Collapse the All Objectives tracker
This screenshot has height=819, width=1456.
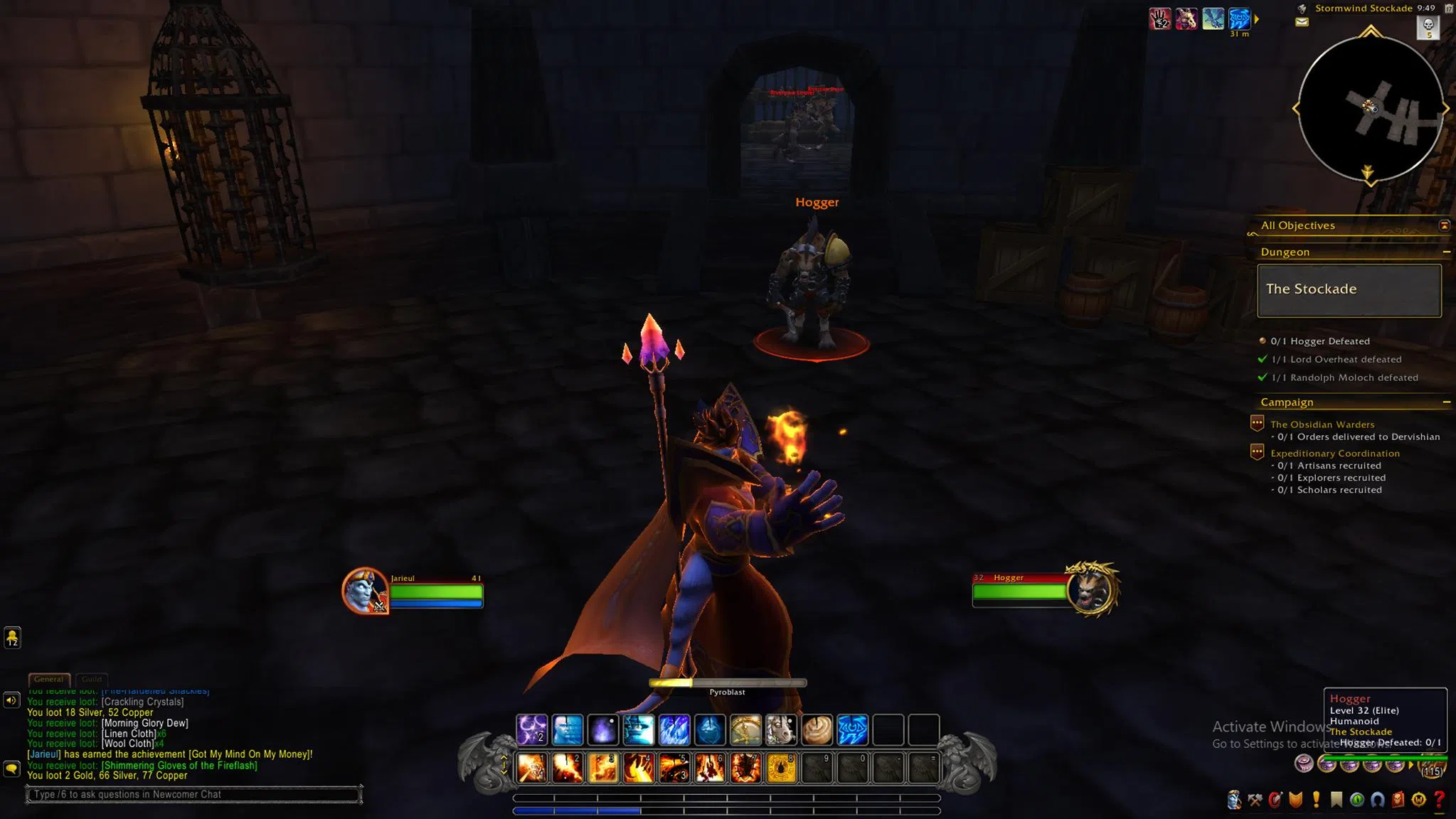tap(1444, 225)
